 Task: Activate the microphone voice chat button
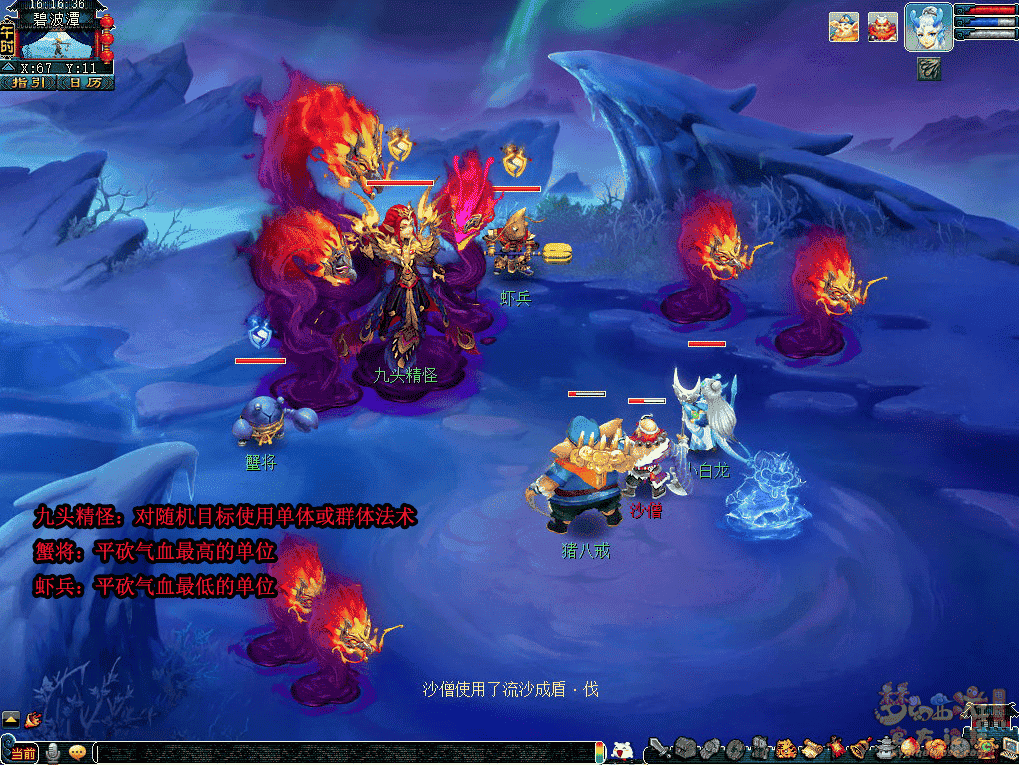52,753
